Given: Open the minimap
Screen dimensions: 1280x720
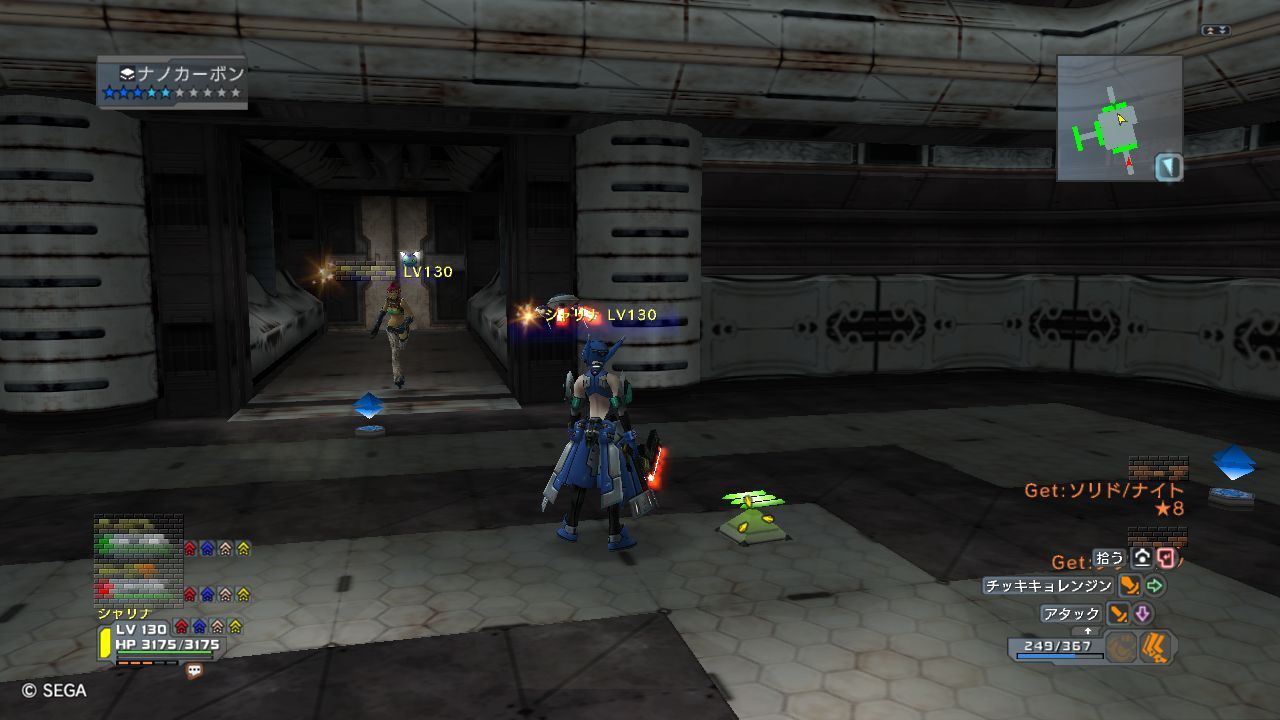Looking at the screenshot, I should pyautogui.click(x=1111, y=118).
